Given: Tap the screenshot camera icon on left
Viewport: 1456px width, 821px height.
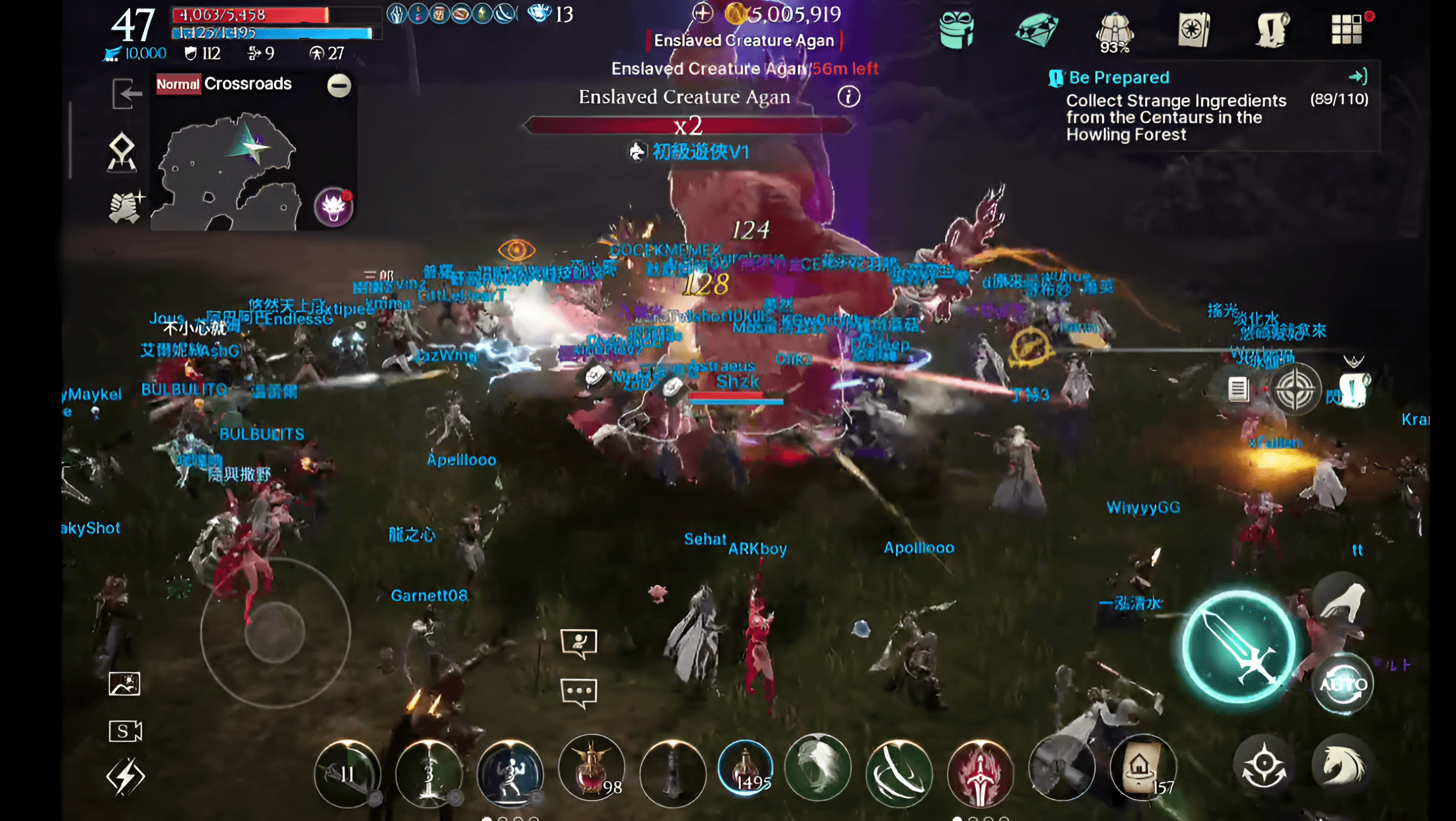Looking at the screenshot, I should pos(125,683).
